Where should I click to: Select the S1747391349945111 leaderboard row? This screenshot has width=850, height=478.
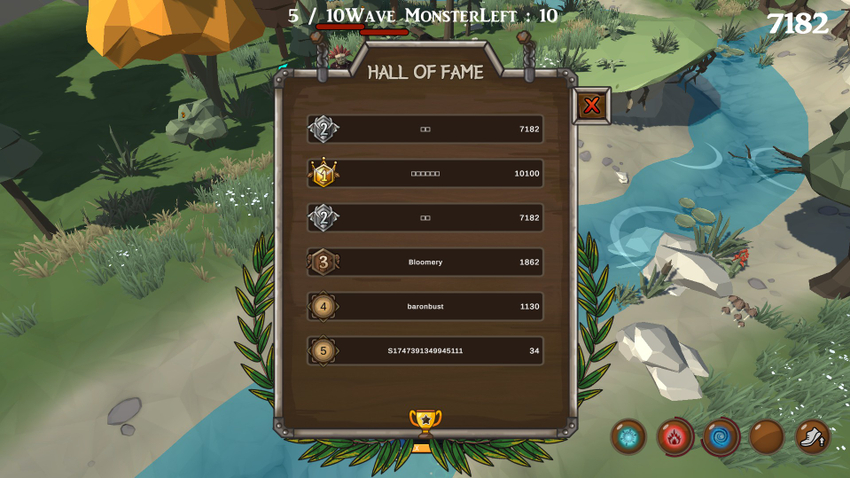point(425,351)
